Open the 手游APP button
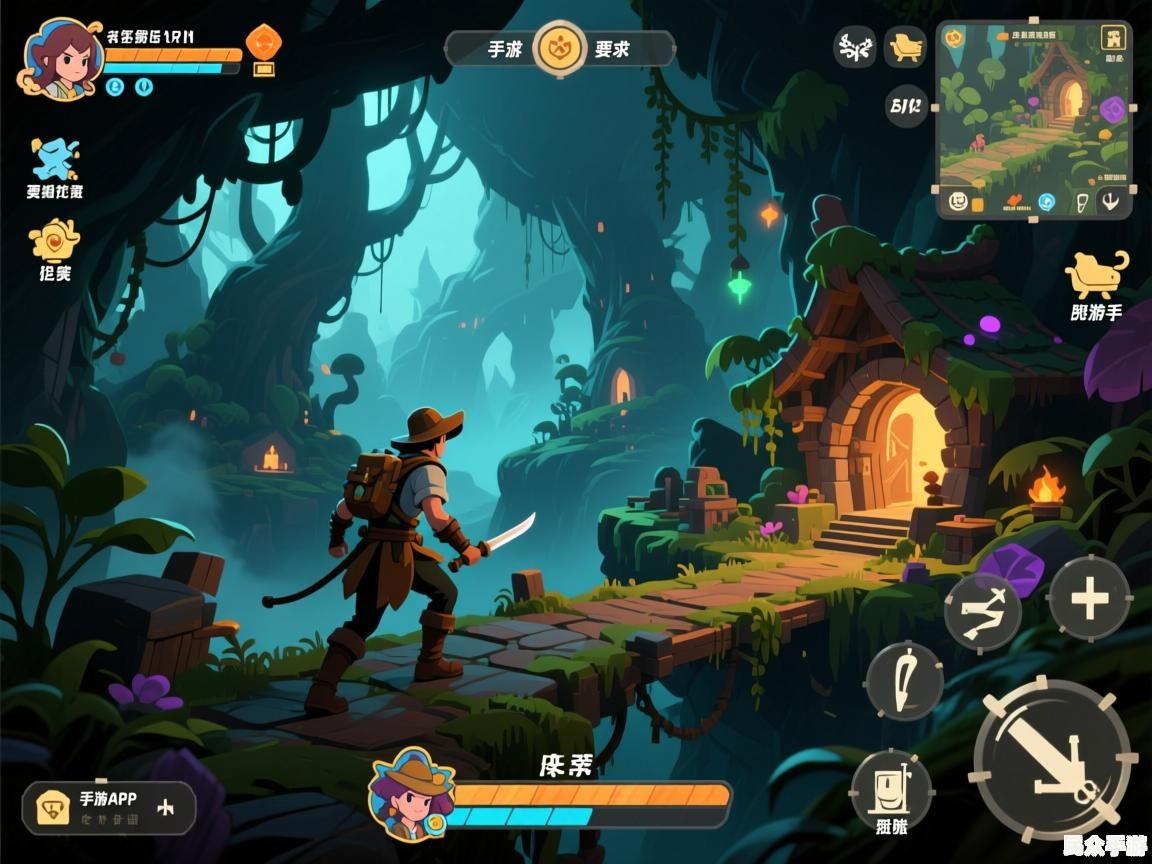 click(x=108, y=807)
